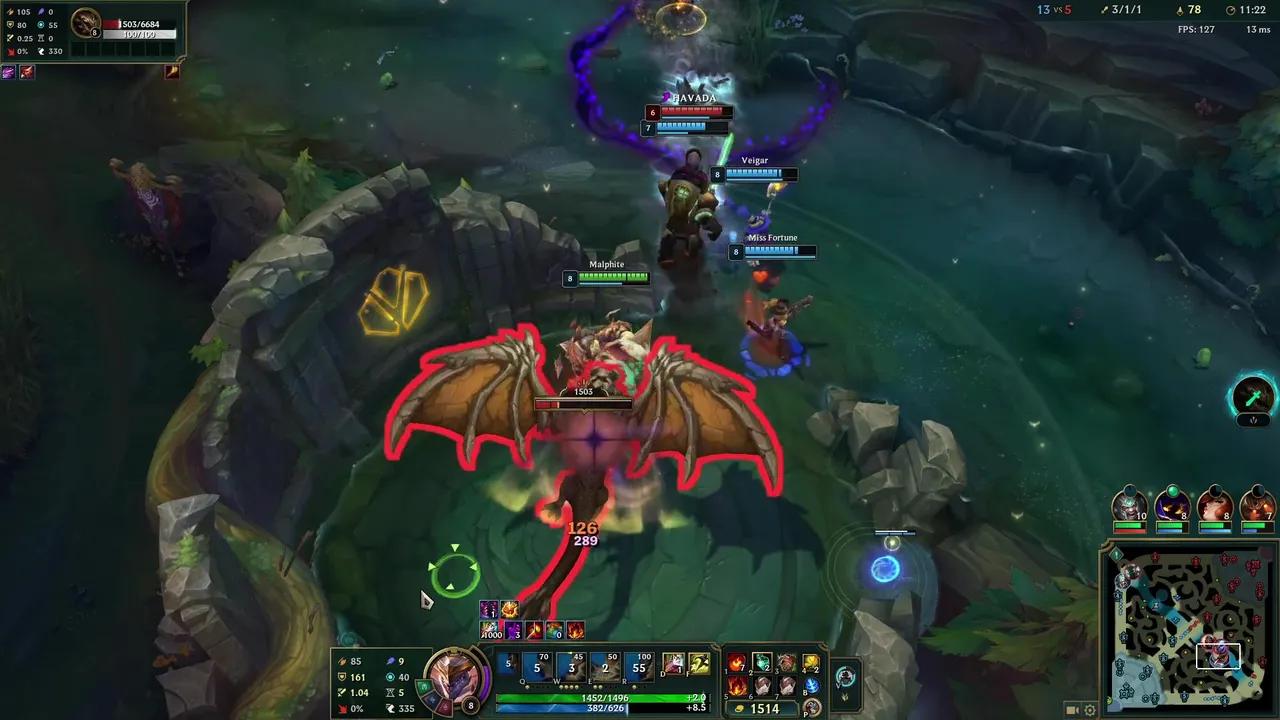Open the settings gear beside the minimap
The image size is (1280, 720).
click(x=1090, y=710)
